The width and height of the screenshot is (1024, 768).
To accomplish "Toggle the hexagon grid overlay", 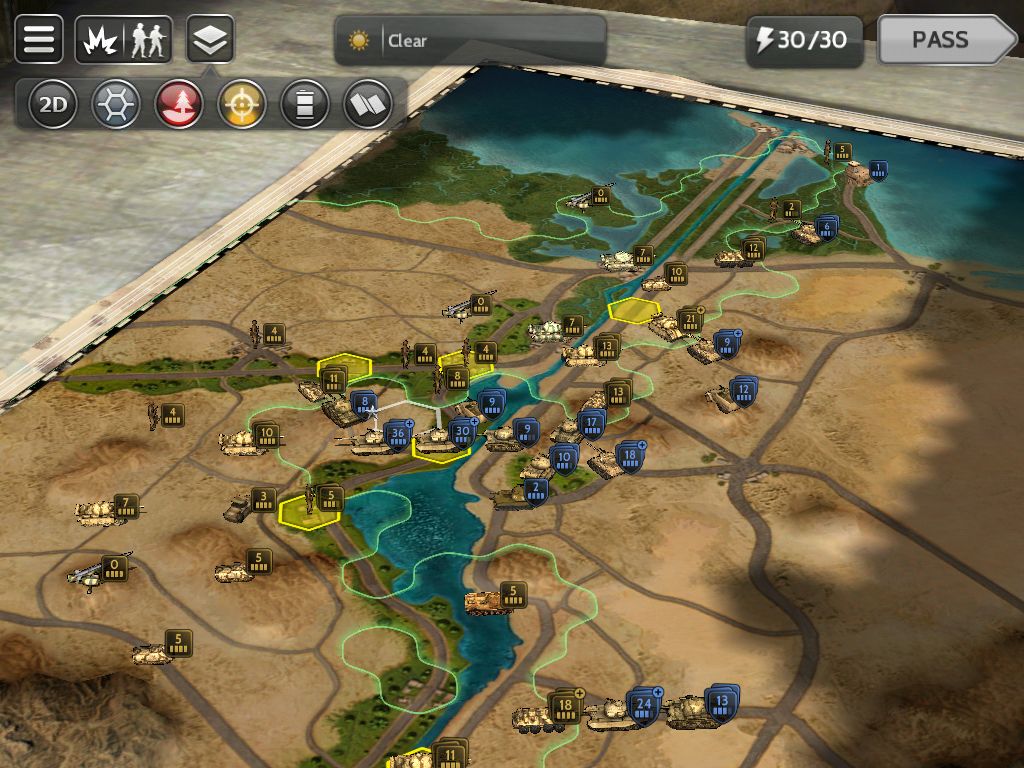I will [x=116, y=104].
